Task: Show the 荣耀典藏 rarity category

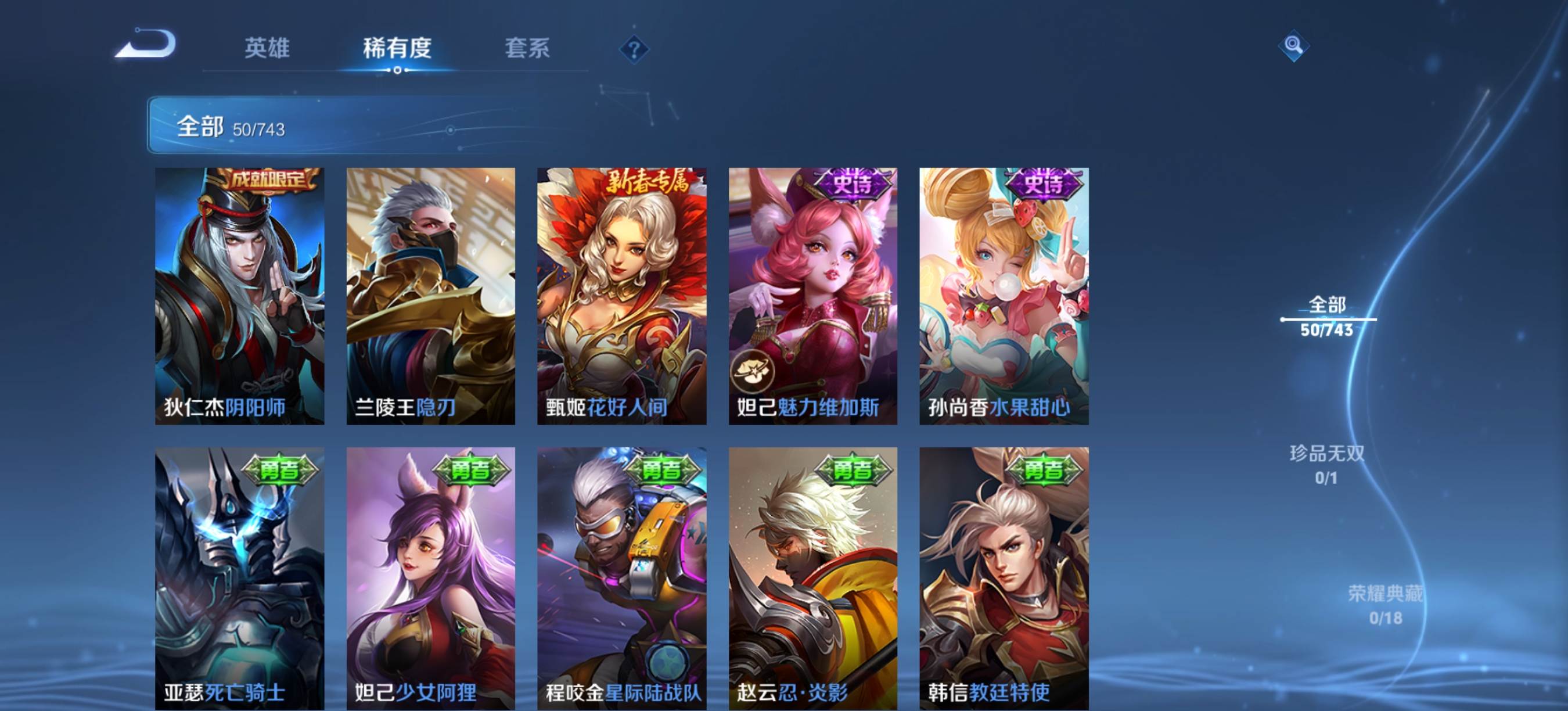Action: [1386, 605]
